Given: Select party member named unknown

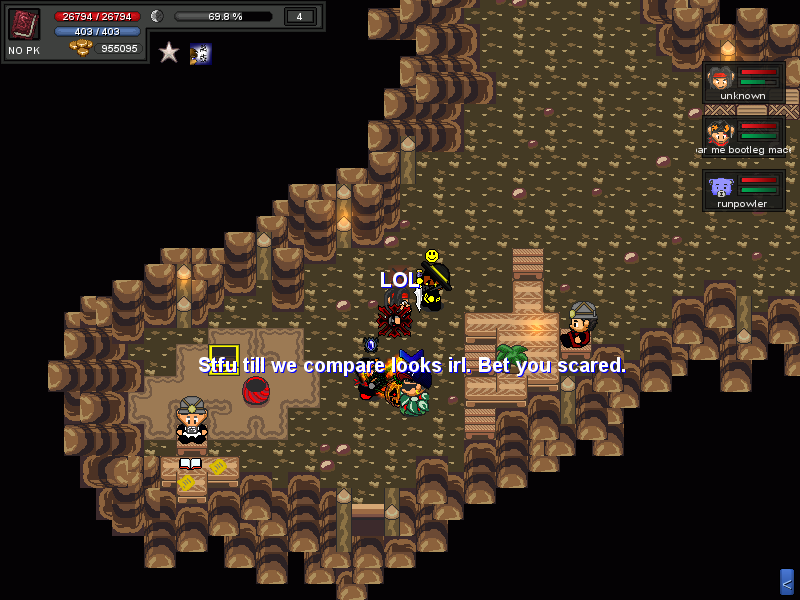Looking at the screenshot, I should pos(743,82).
